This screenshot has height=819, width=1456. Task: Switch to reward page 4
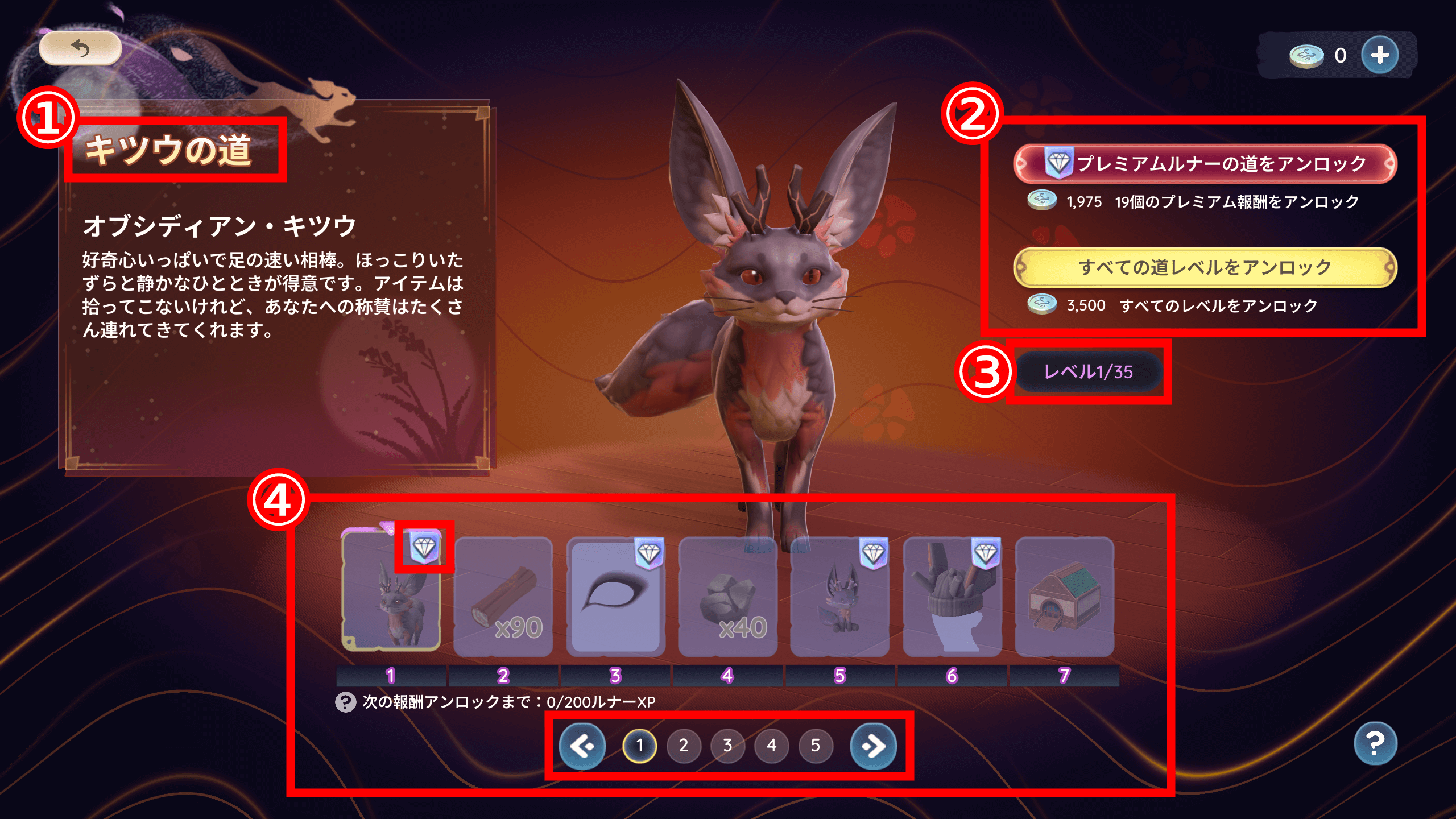771,746
